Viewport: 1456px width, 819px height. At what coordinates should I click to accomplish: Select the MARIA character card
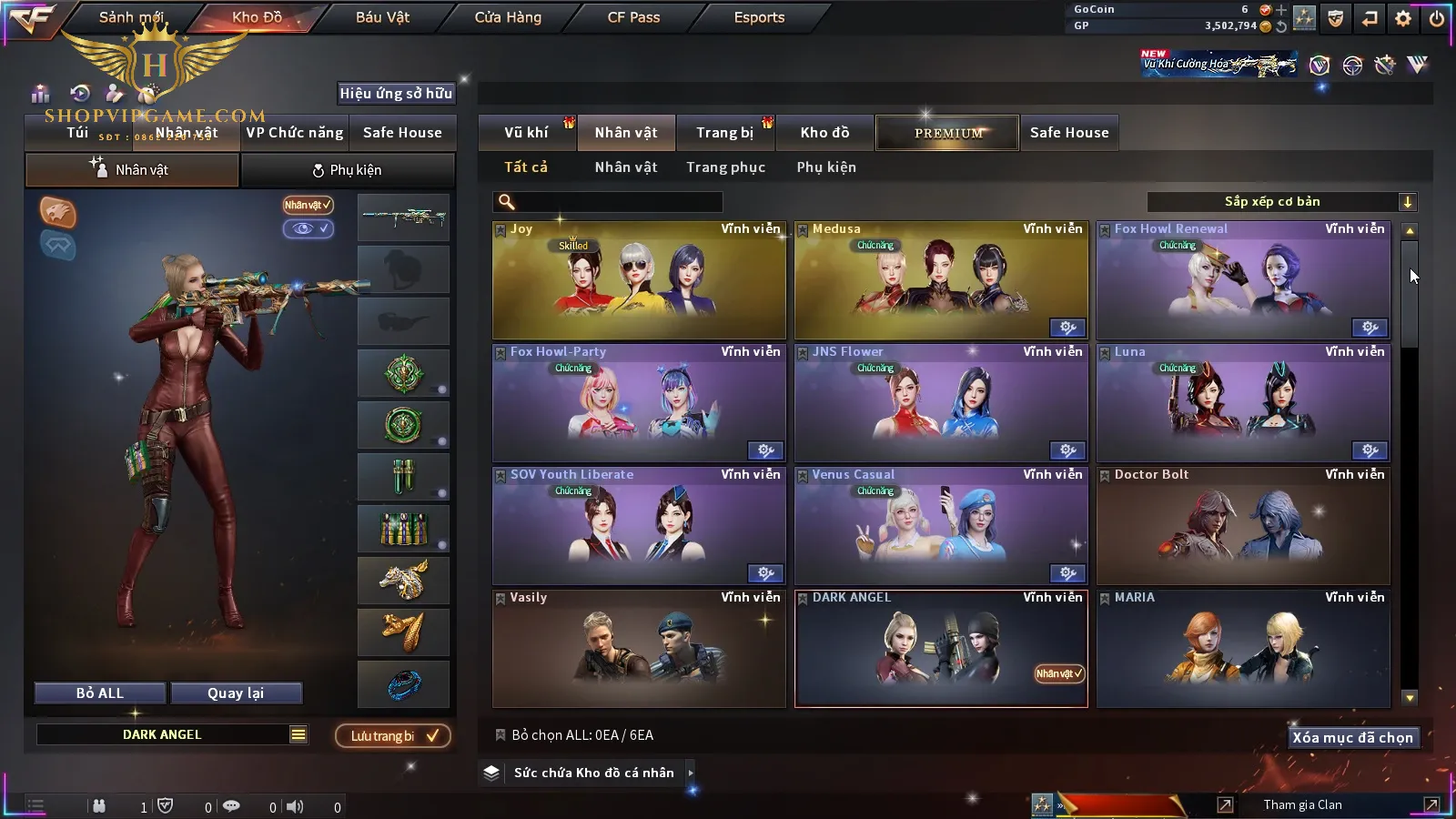click(1243, 649)
